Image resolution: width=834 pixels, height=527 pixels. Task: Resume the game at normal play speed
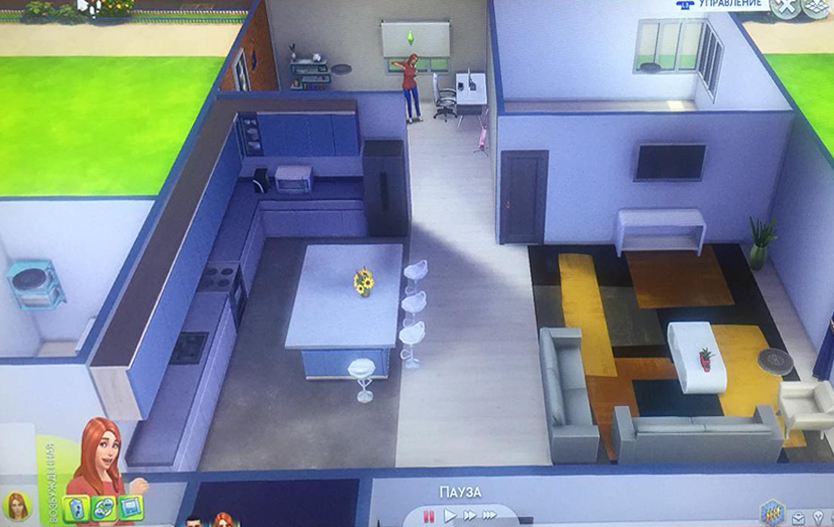pos(449,516)
